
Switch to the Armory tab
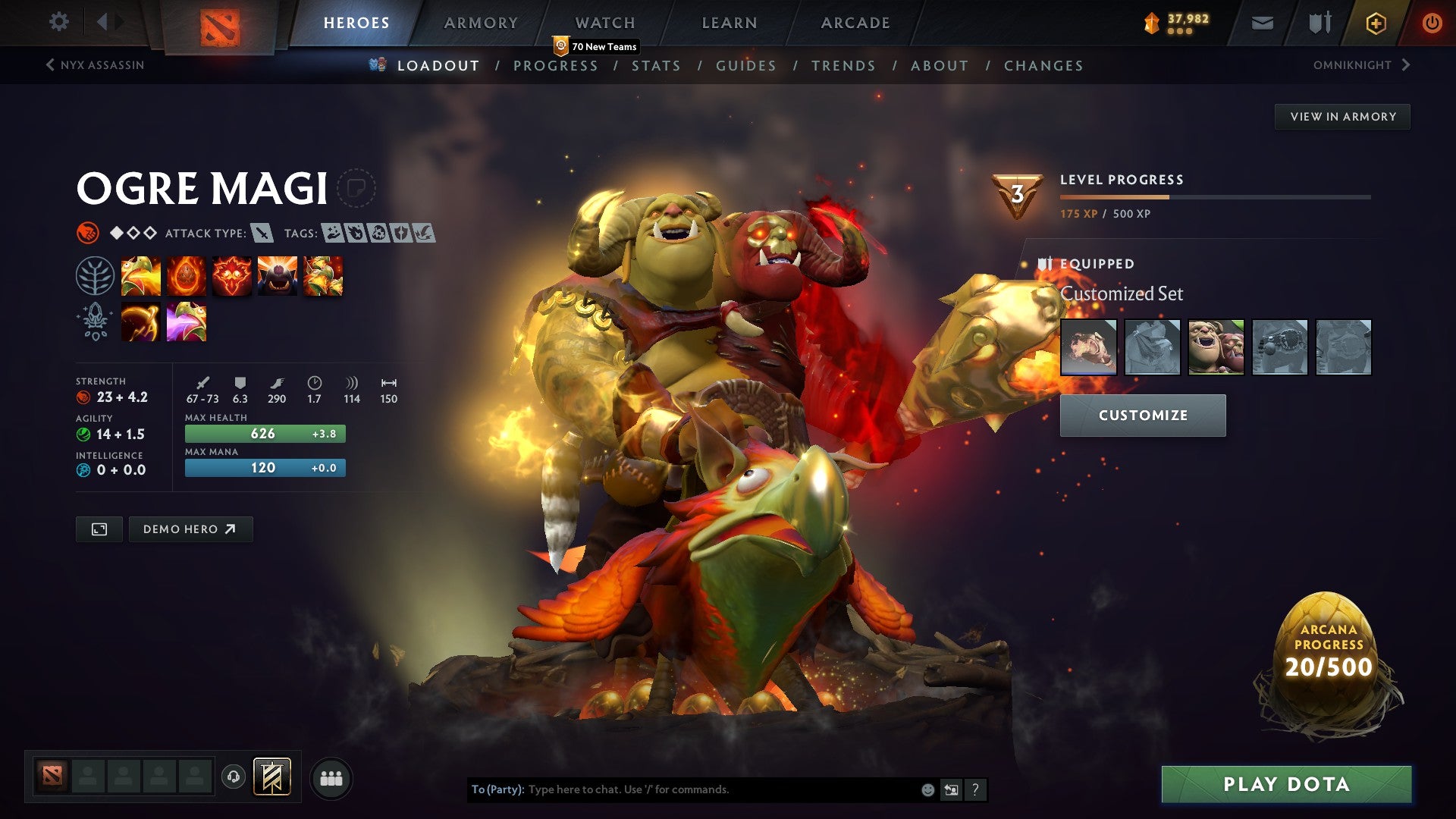[481, 23]
